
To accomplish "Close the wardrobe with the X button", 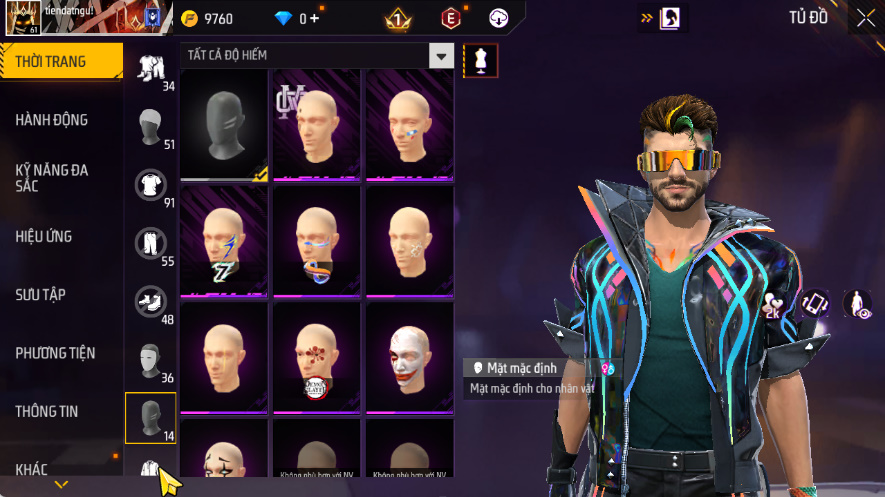I will pyautogui.click(x=865, y=18).
